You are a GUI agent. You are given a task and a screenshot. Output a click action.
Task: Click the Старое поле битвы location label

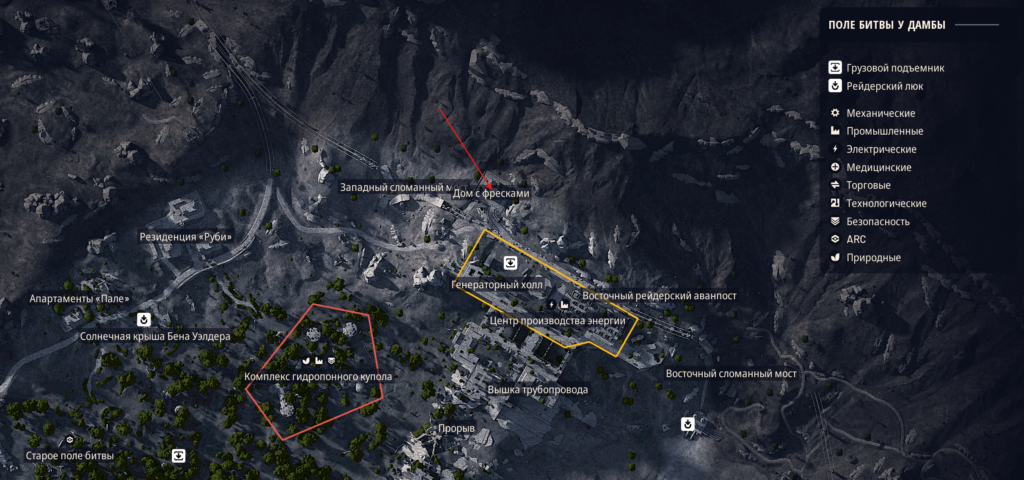coord(69,456)
